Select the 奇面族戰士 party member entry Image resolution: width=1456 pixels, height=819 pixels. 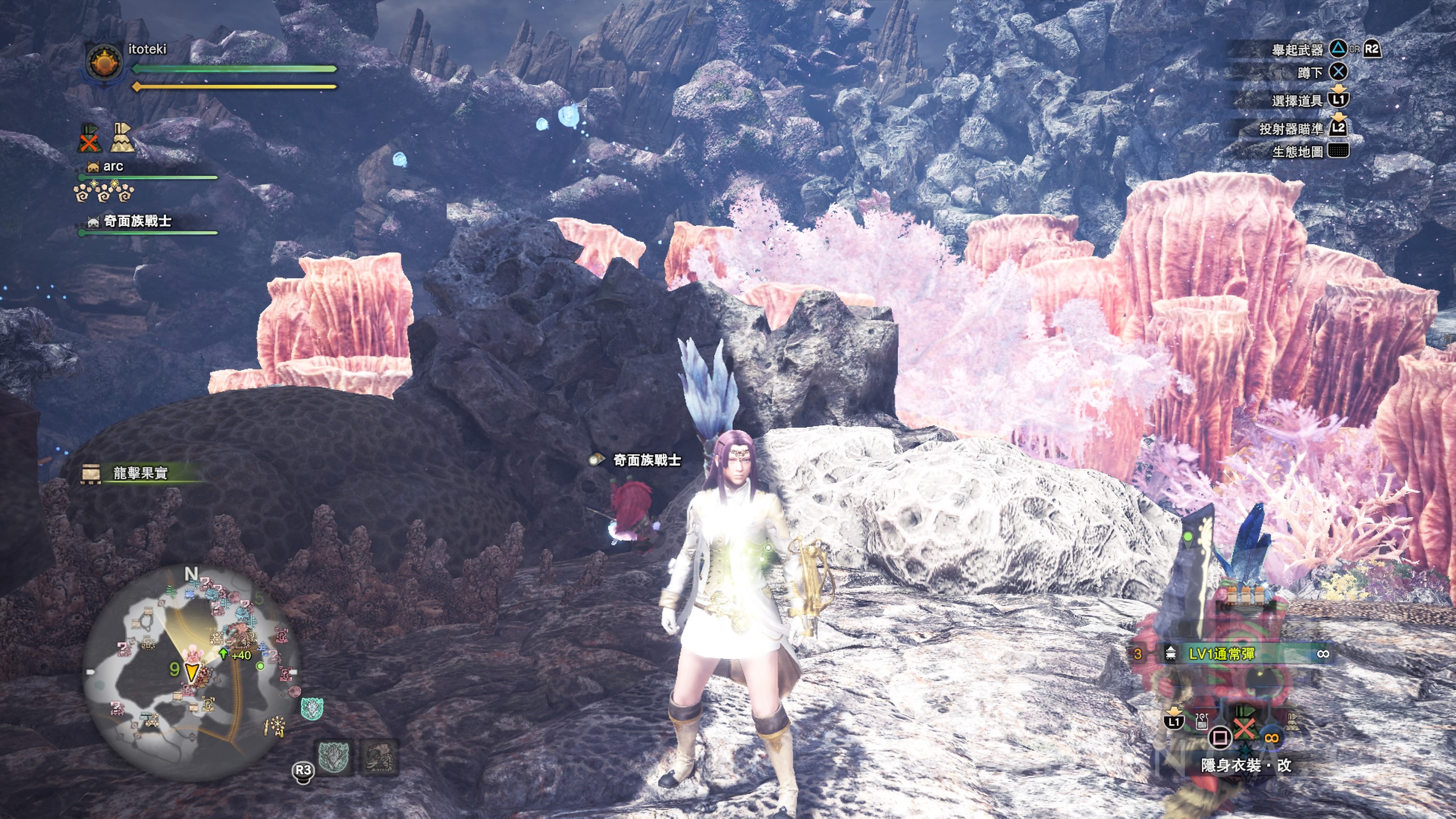(137, 221)
